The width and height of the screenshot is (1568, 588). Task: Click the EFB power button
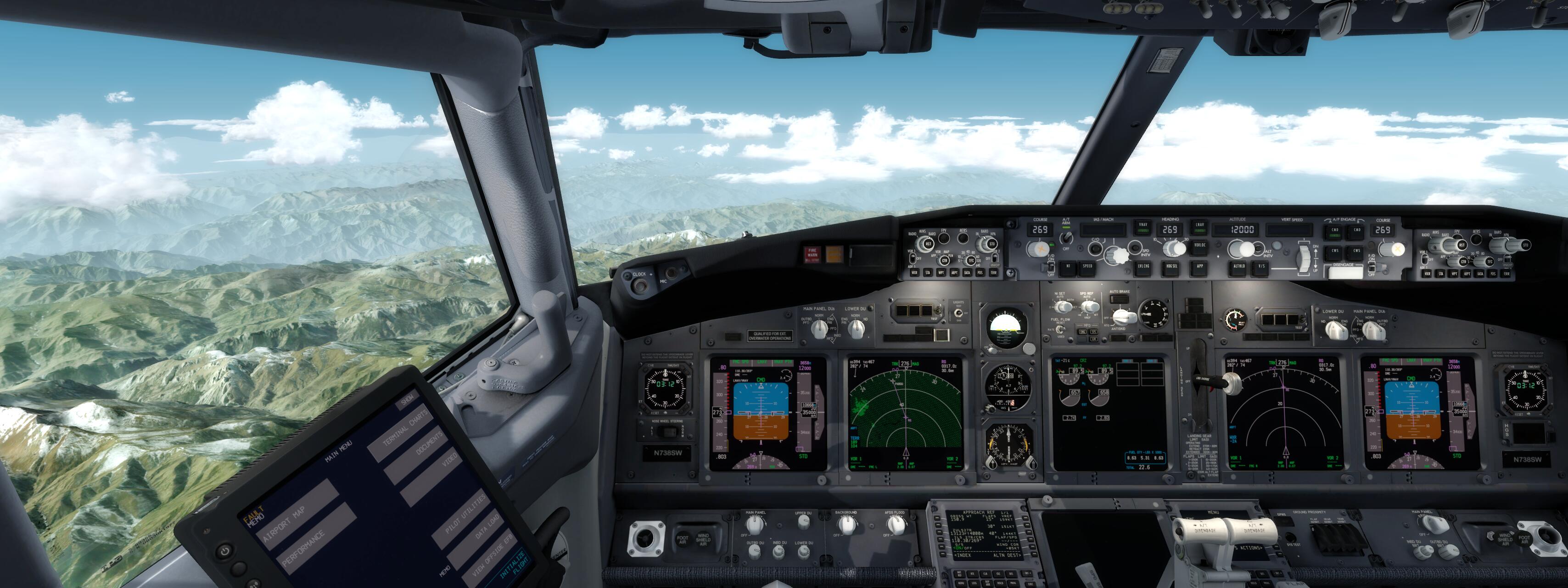[225, 551]
